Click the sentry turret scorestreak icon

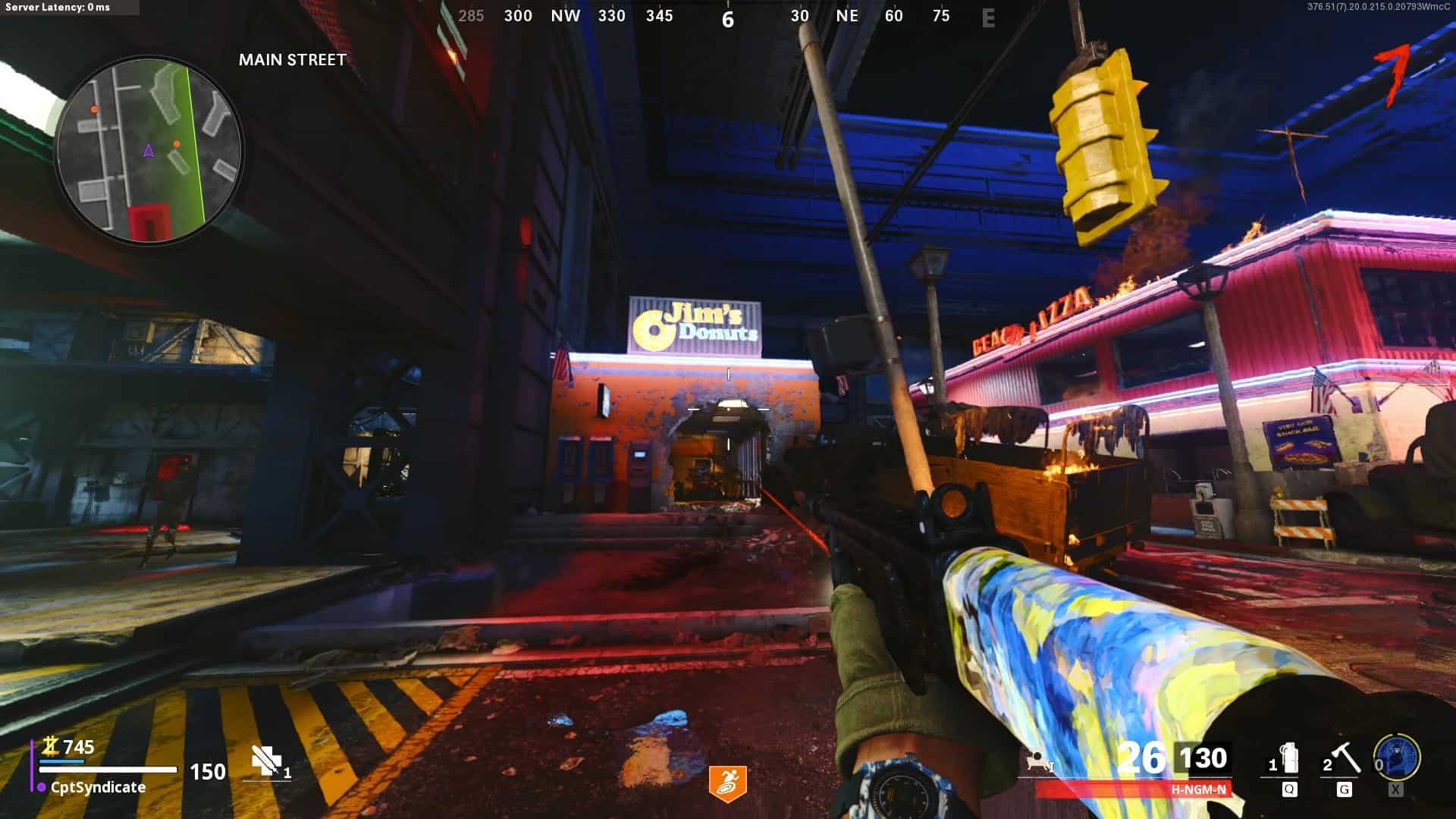coord(1037,761)
